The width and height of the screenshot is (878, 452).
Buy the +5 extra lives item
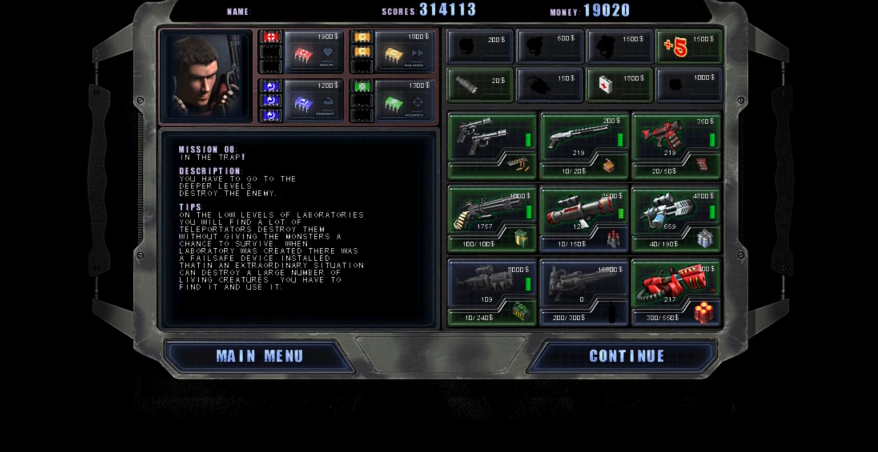click(x=688, y=47)
